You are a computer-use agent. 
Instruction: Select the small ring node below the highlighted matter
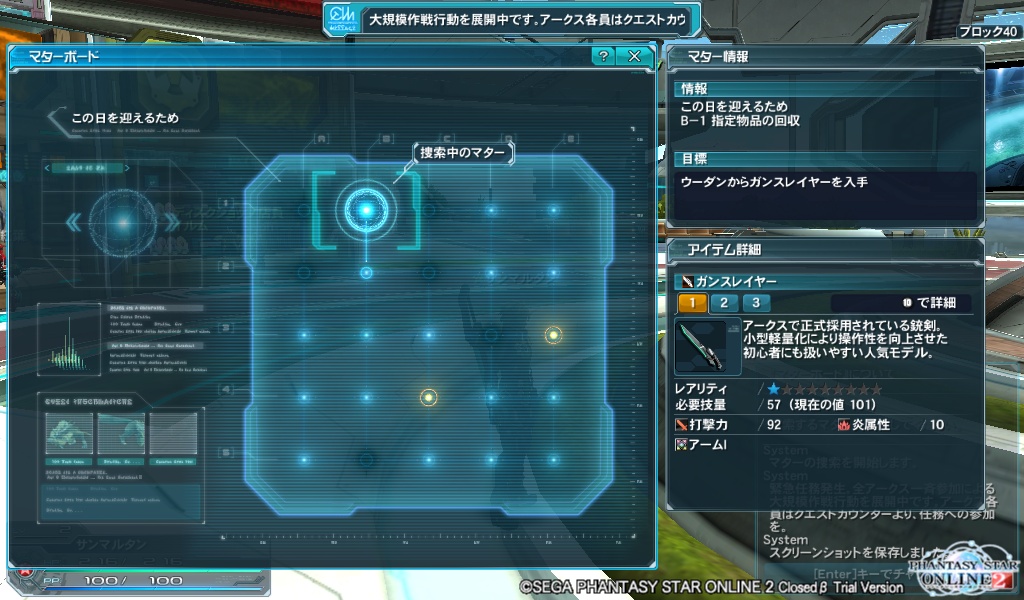pyautogui.click(x=366, y=272)
